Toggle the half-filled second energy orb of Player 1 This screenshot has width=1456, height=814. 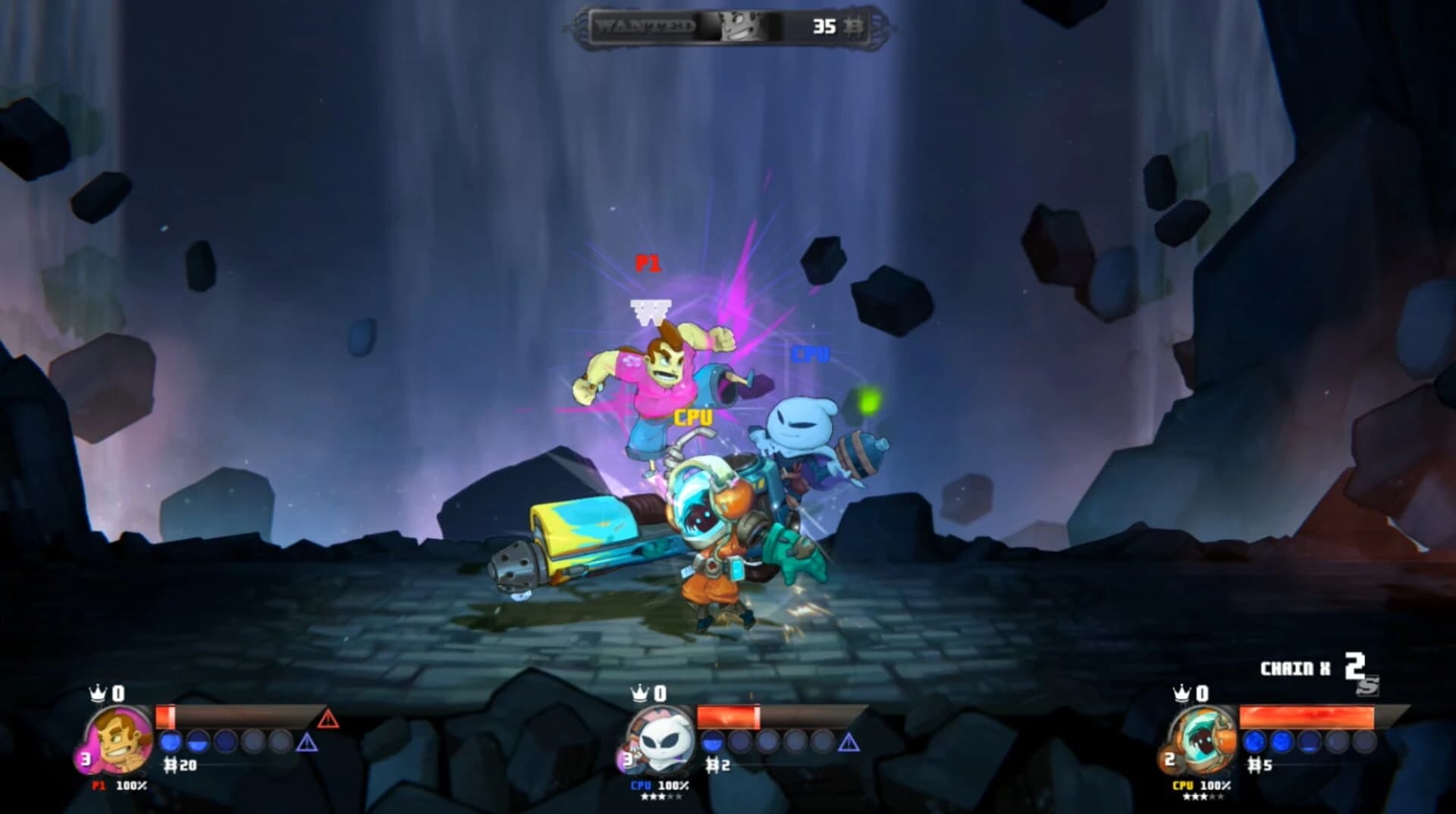[197, 741]
